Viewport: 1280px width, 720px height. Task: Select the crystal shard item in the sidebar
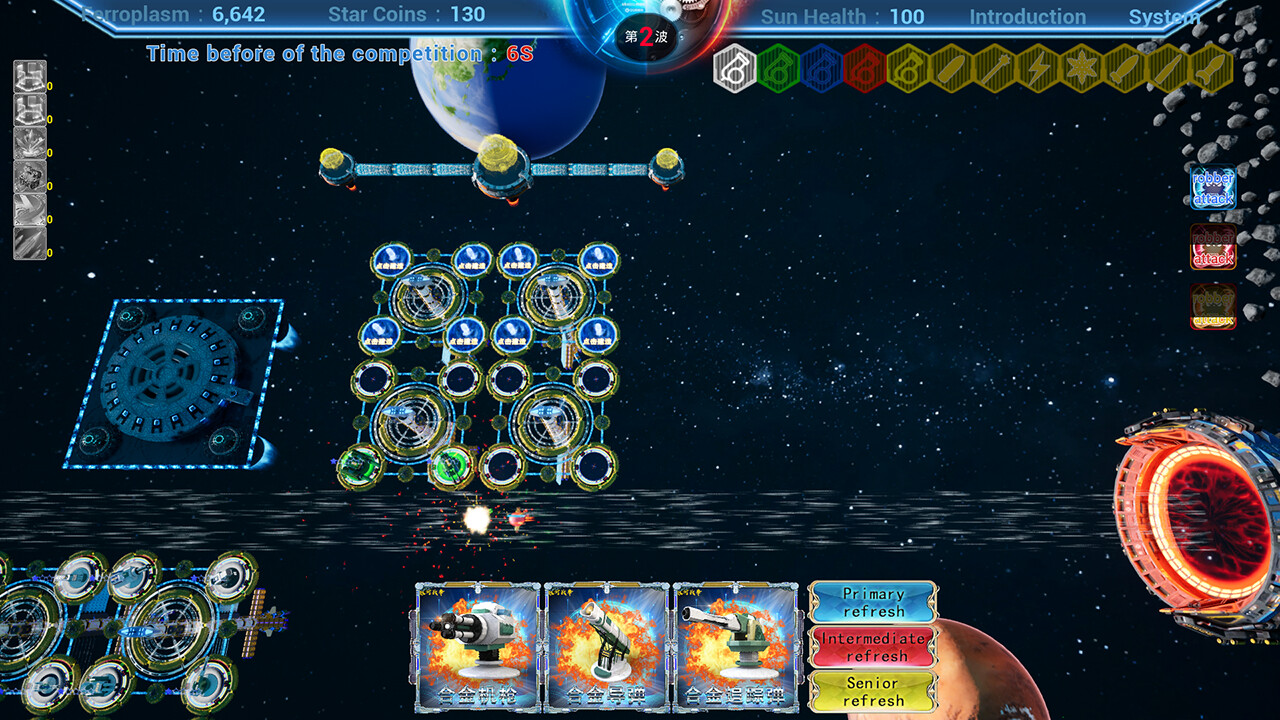28,142
